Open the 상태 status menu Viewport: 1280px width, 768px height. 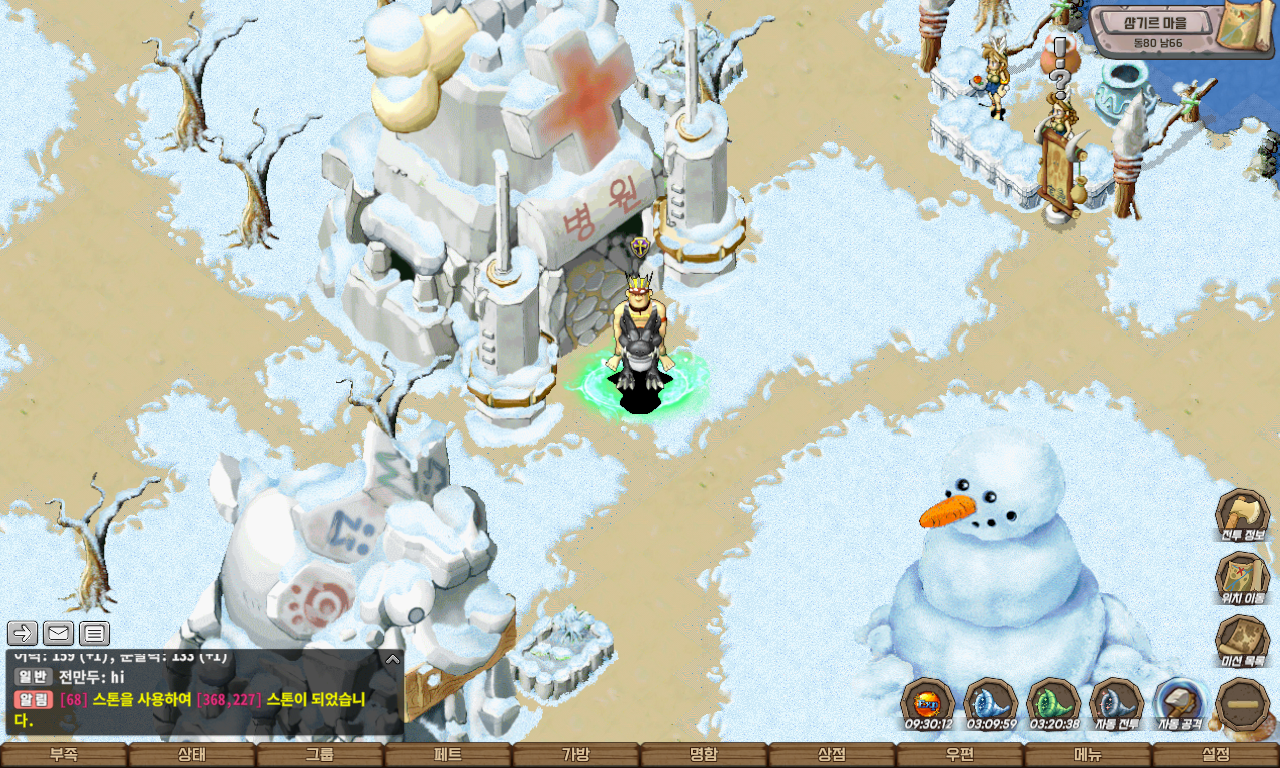(x=192, y=755)
